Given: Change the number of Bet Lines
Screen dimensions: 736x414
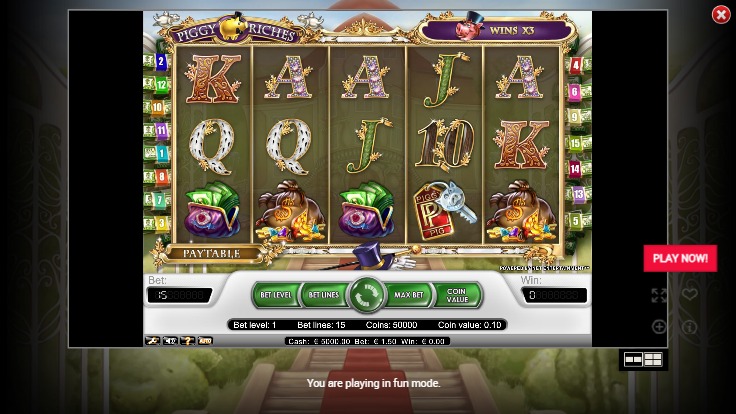Looking at the screenshot, I should (323, 295).
